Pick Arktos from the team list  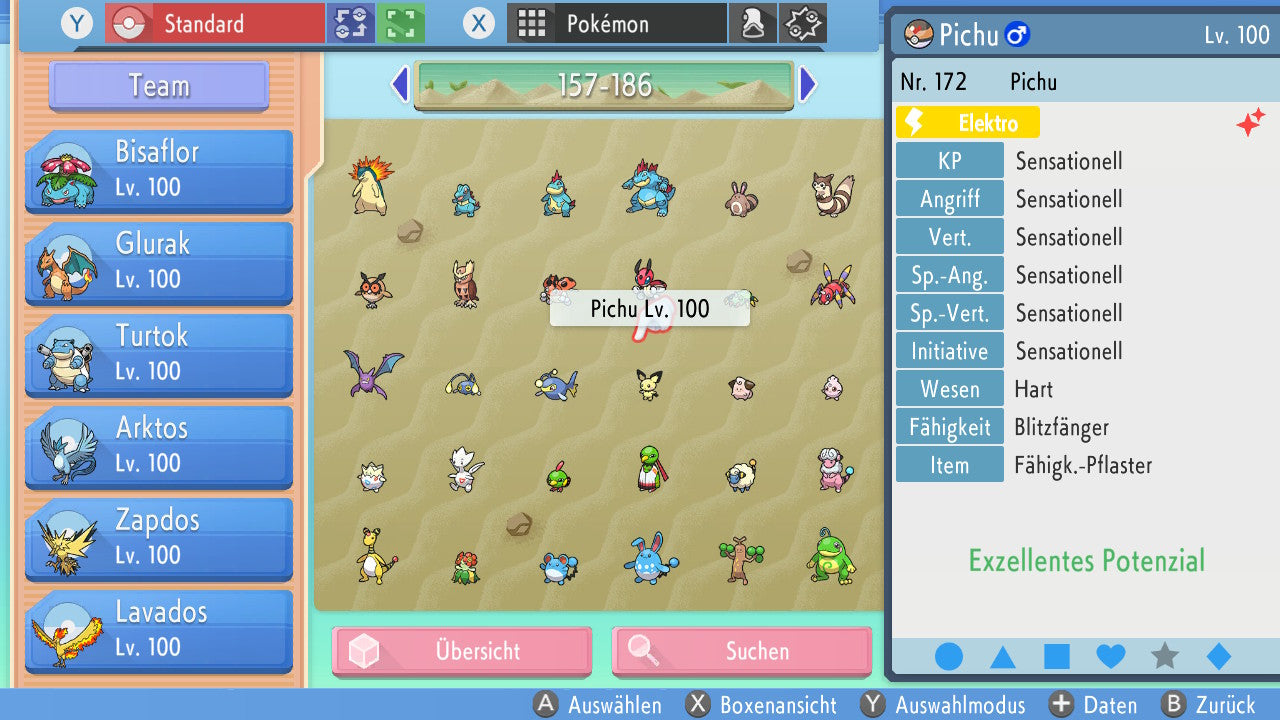[159, 446]
